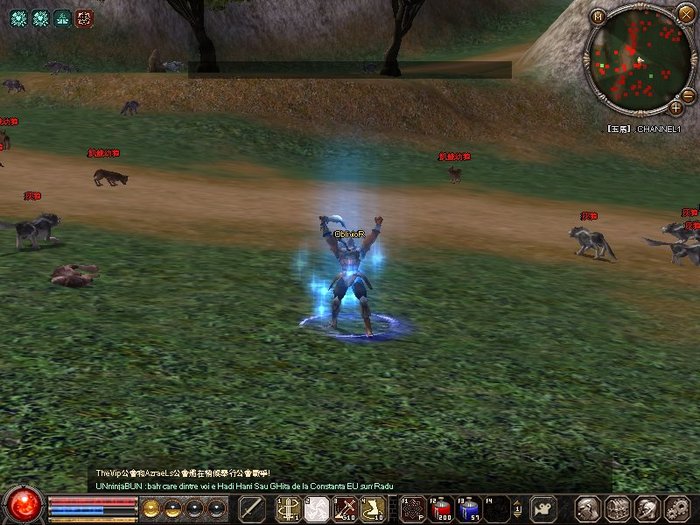Open the character window with helmet-face icon
This screenshot has height=525, width=700.
[590, 508]
